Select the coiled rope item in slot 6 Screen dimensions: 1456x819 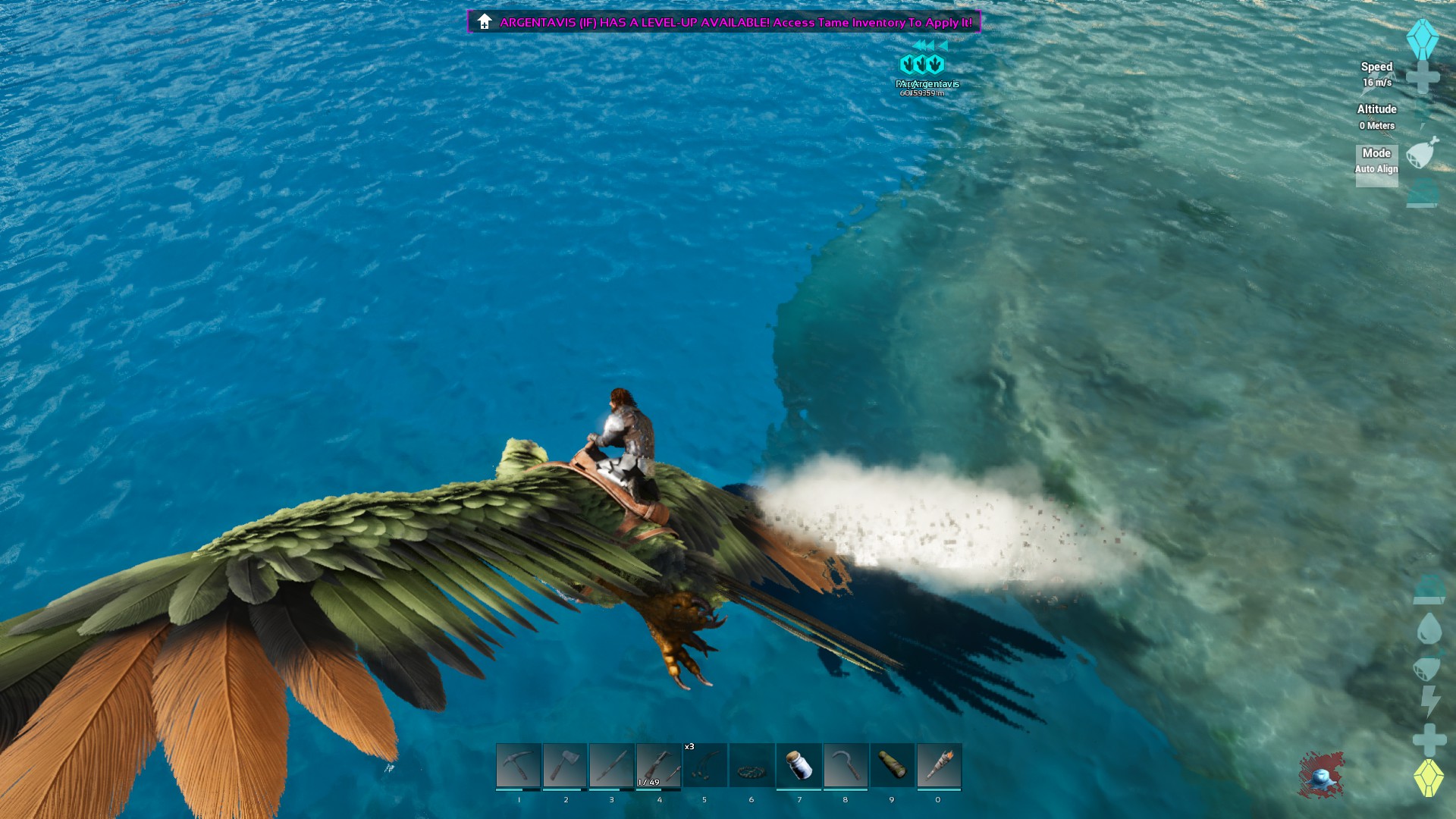click(x=752, y=765)
